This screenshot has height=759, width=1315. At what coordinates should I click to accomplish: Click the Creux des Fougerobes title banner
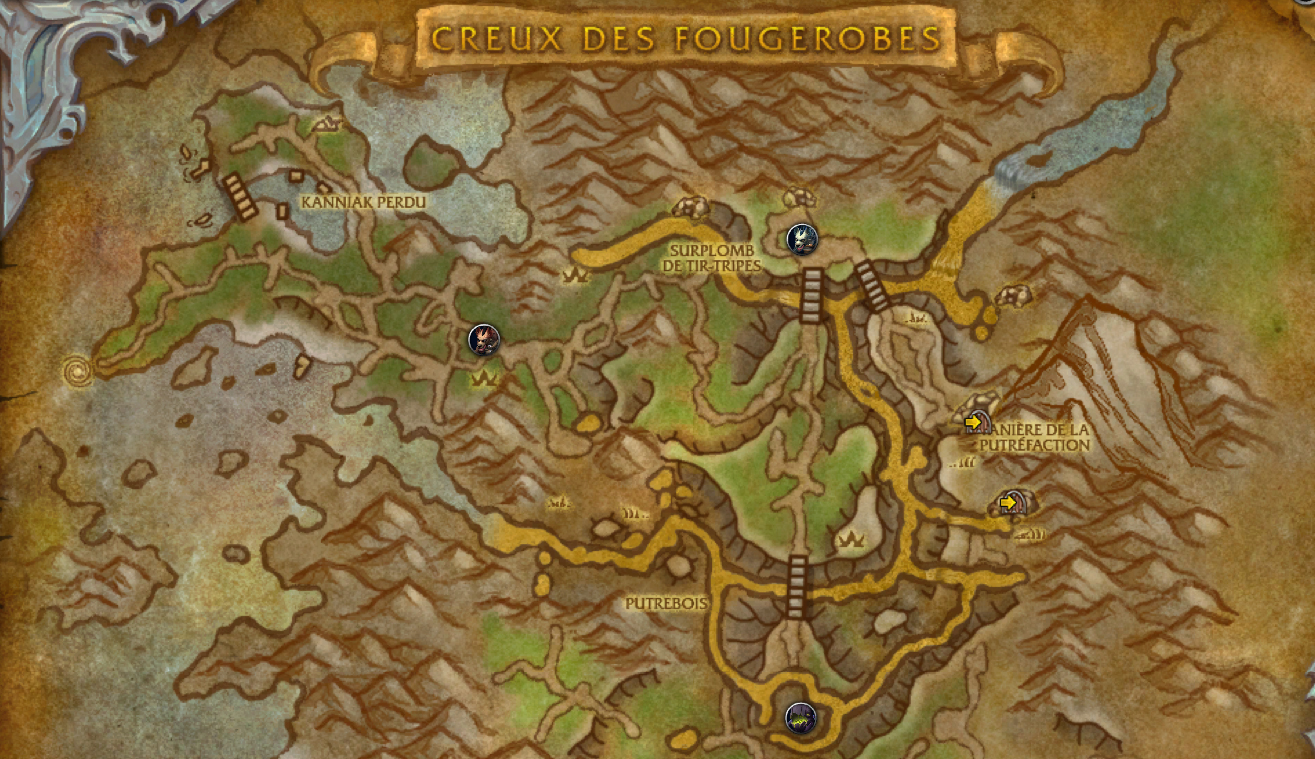[x=684, y=36]
